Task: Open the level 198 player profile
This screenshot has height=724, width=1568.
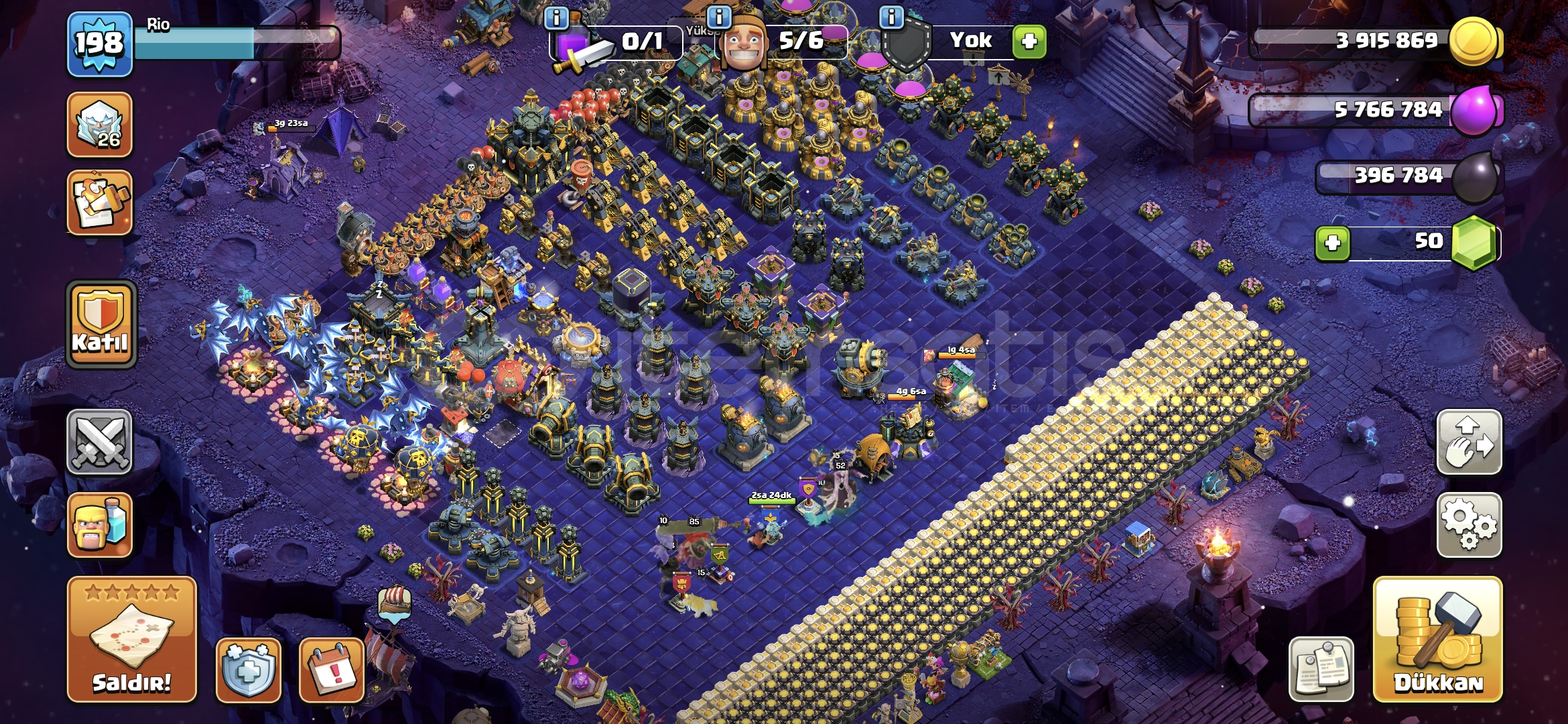Action: click(99, 44)
